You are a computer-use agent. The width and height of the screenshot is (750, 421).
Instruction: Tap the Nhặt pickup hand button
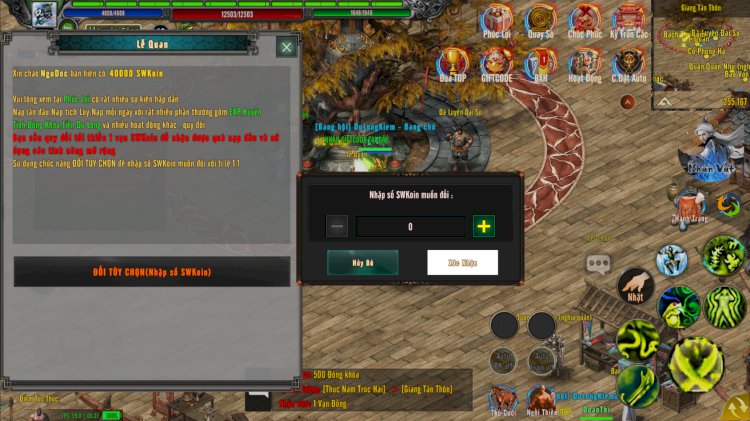point(635,287)
